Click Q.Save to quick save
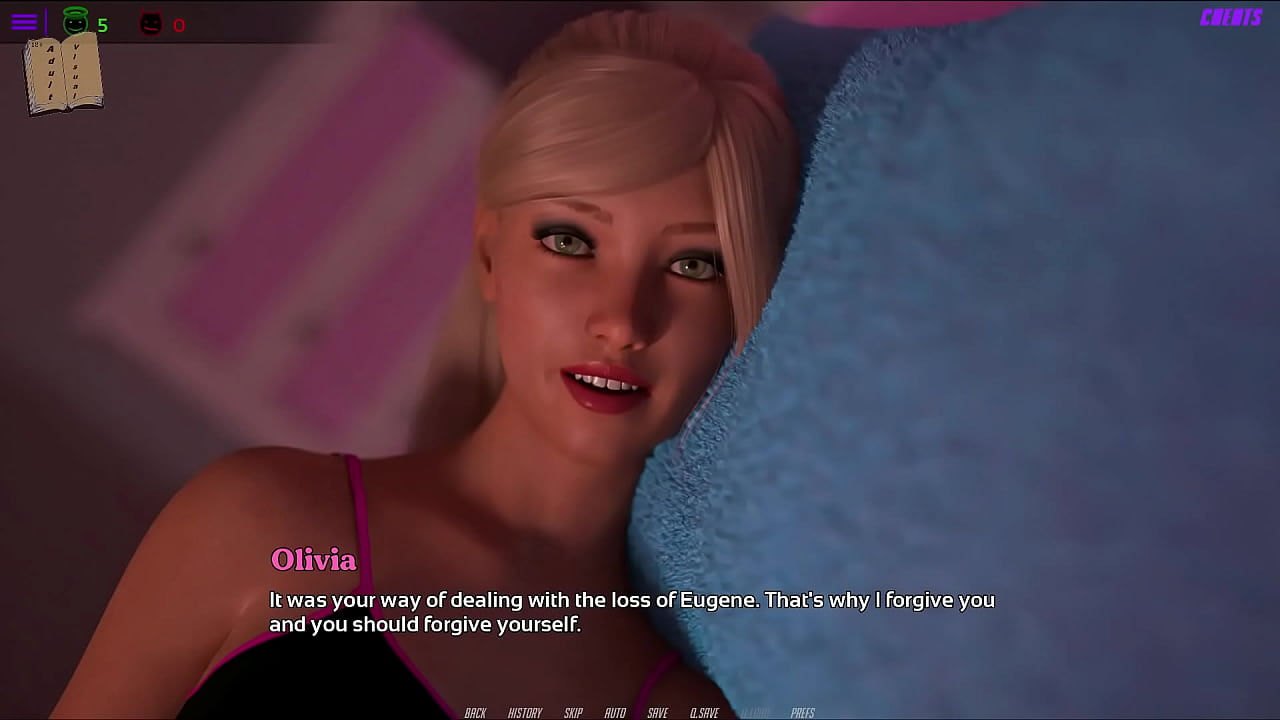This screenshot has height=720, width=1280. 704,713
